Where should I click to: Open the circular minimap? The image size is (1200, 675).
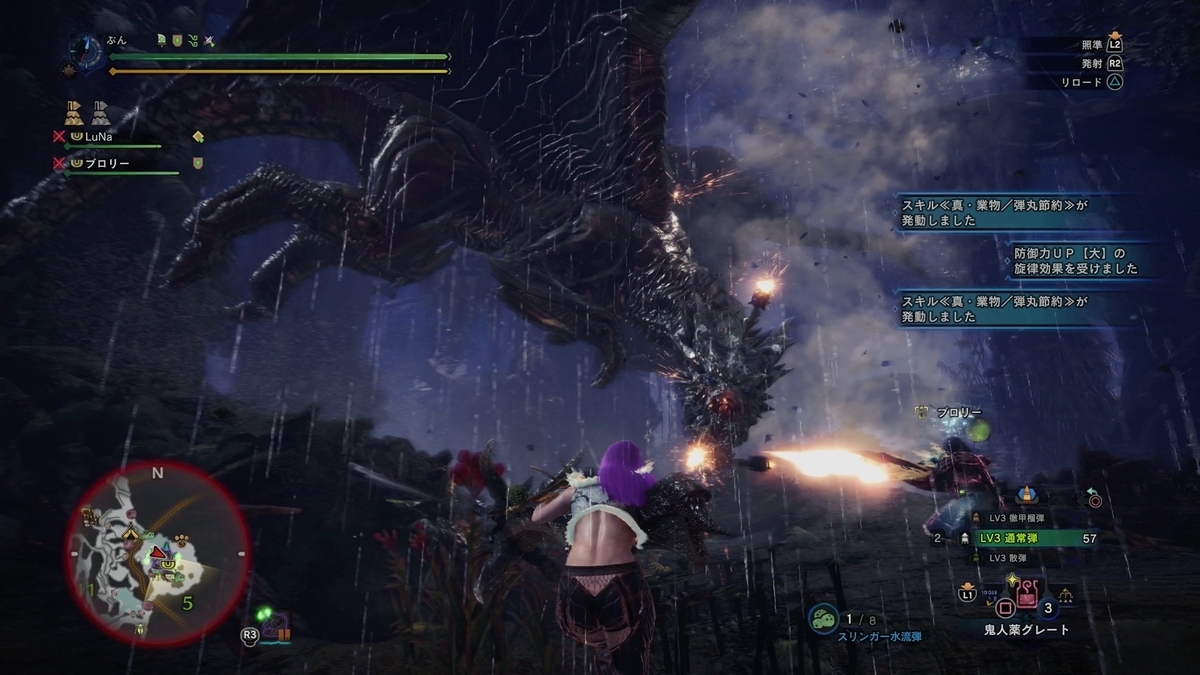[157, 551]
